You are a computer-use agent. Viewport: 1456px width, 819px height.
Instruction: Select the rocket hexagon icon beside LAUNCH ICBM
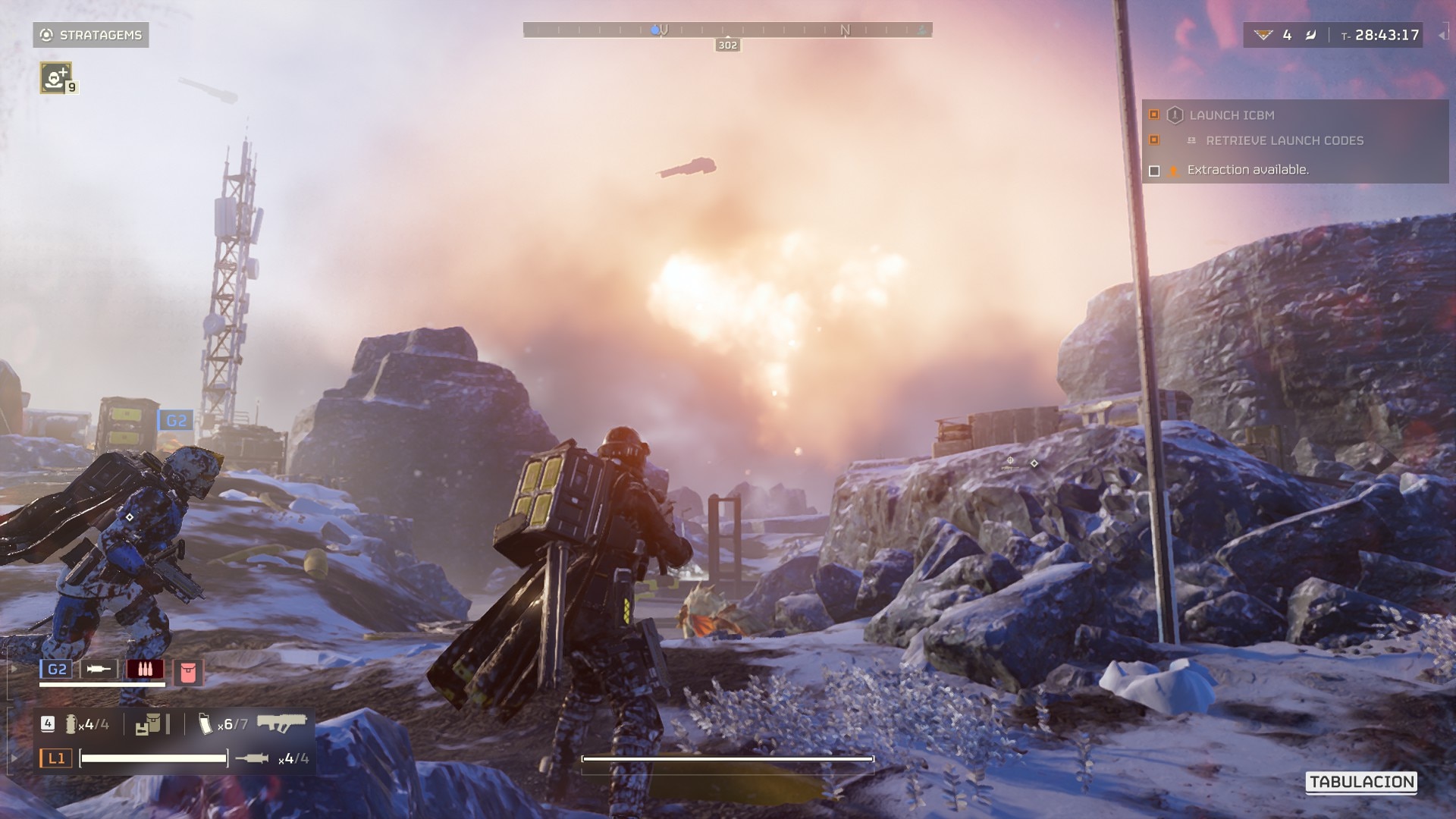click(1176, 115)
